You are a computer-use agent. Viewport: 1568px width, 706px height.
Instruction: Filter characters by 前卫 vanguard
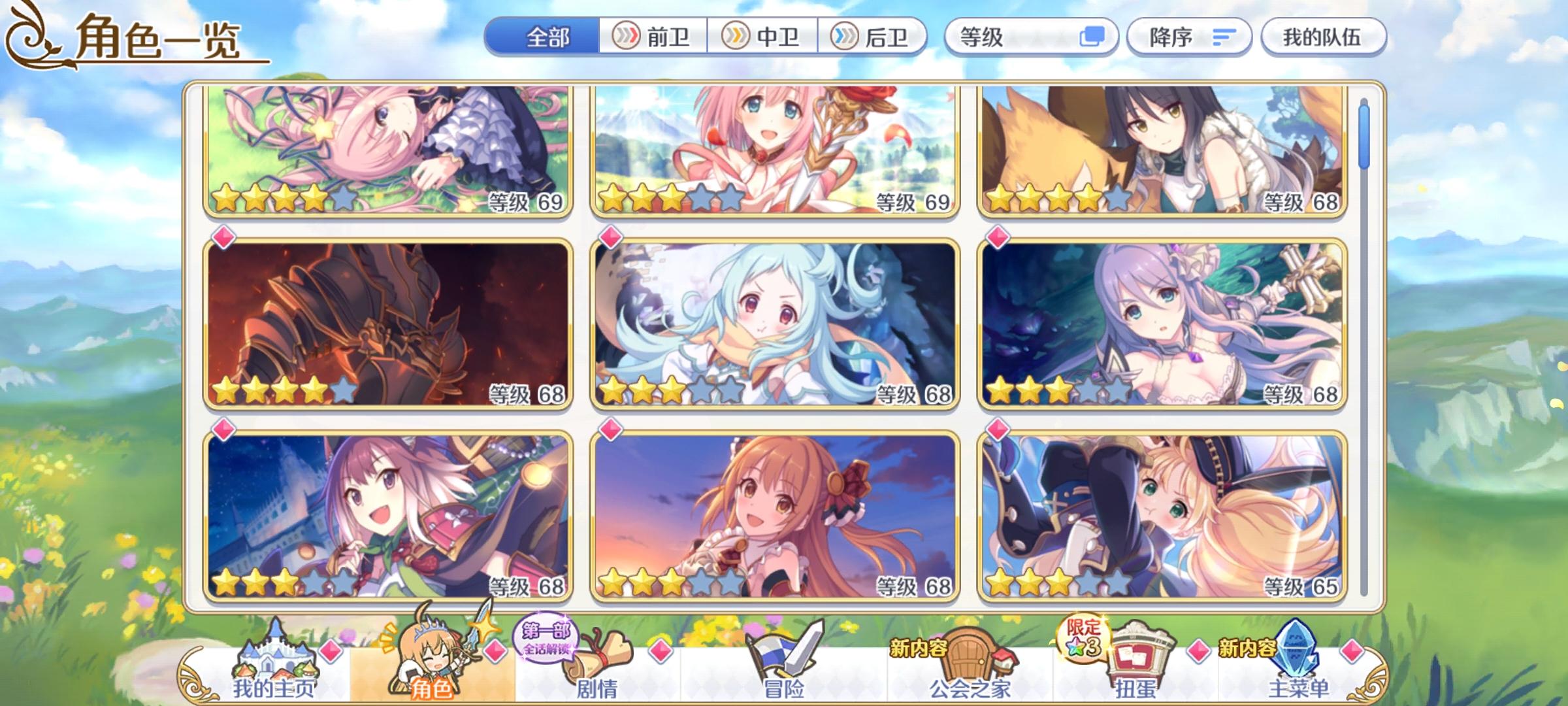point(653,37)
